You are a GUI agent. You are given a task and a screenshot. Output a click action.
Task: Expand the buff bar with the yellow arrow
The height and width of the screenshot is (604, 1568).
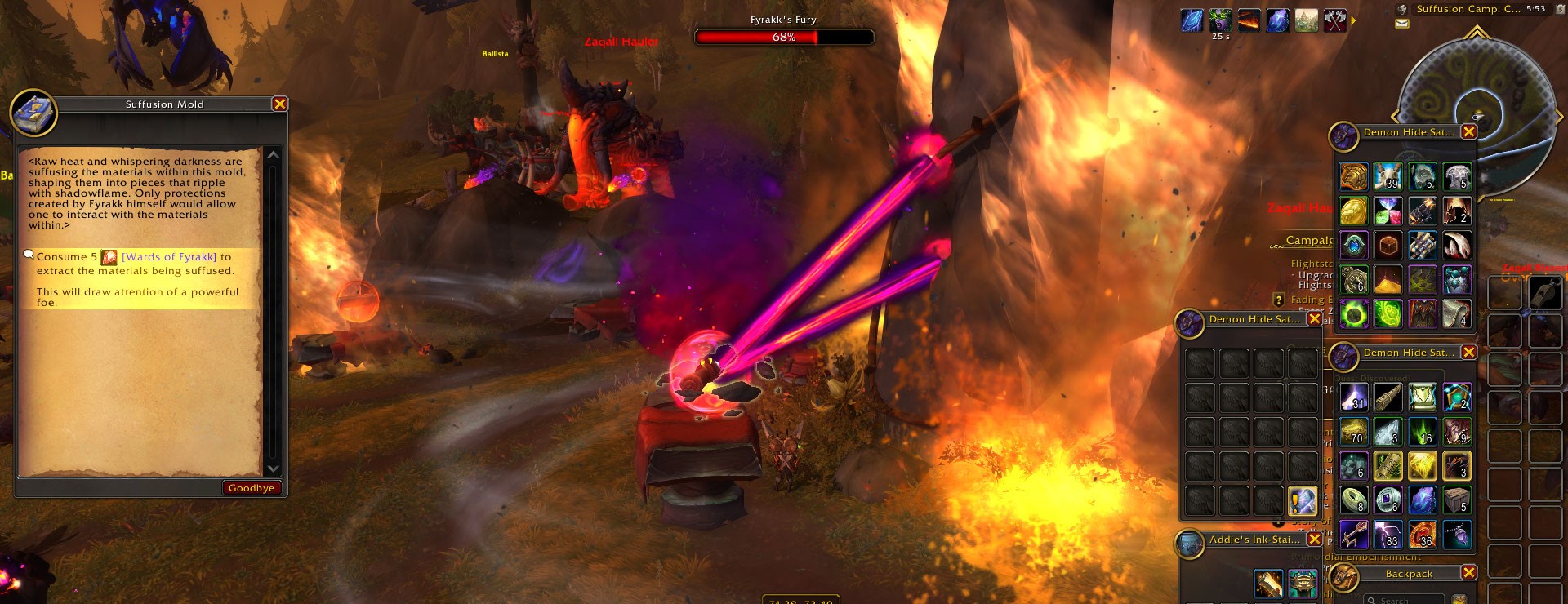pyautogui.click(x=1353, y=20)
